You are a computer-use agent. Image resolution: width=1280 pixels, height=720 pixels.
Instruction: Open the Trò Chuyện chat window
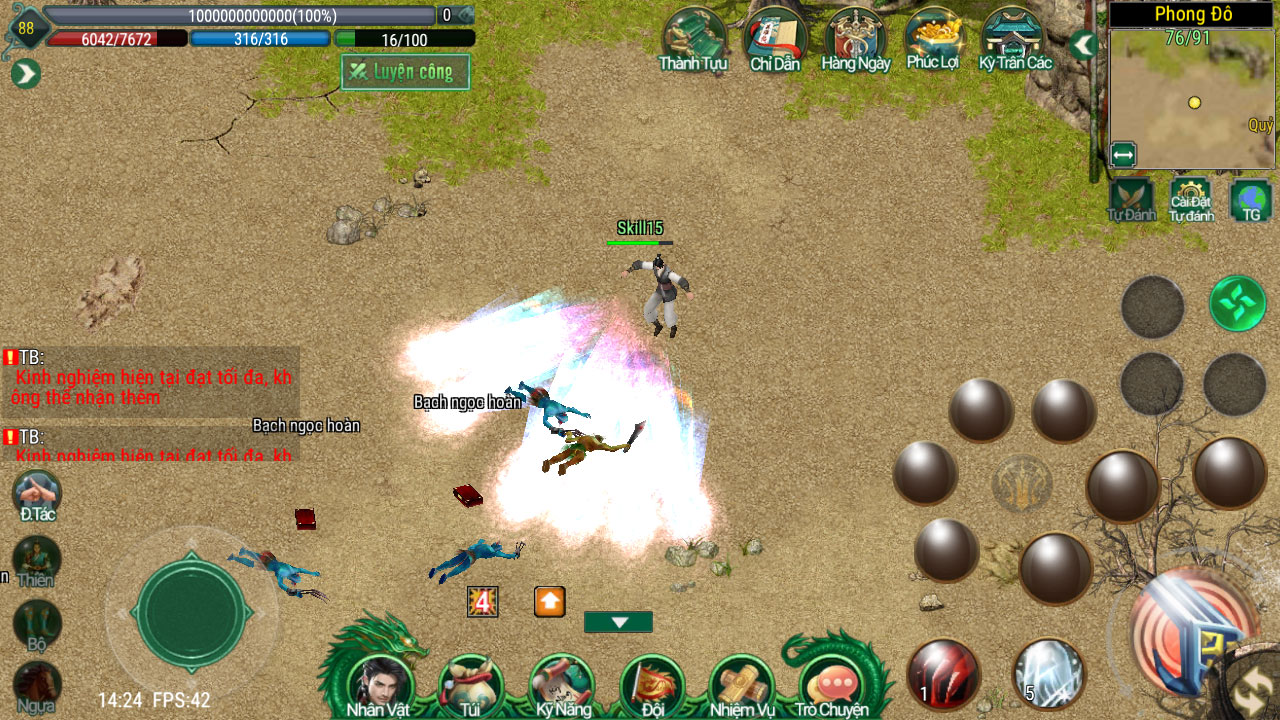[x=832, y=684]
